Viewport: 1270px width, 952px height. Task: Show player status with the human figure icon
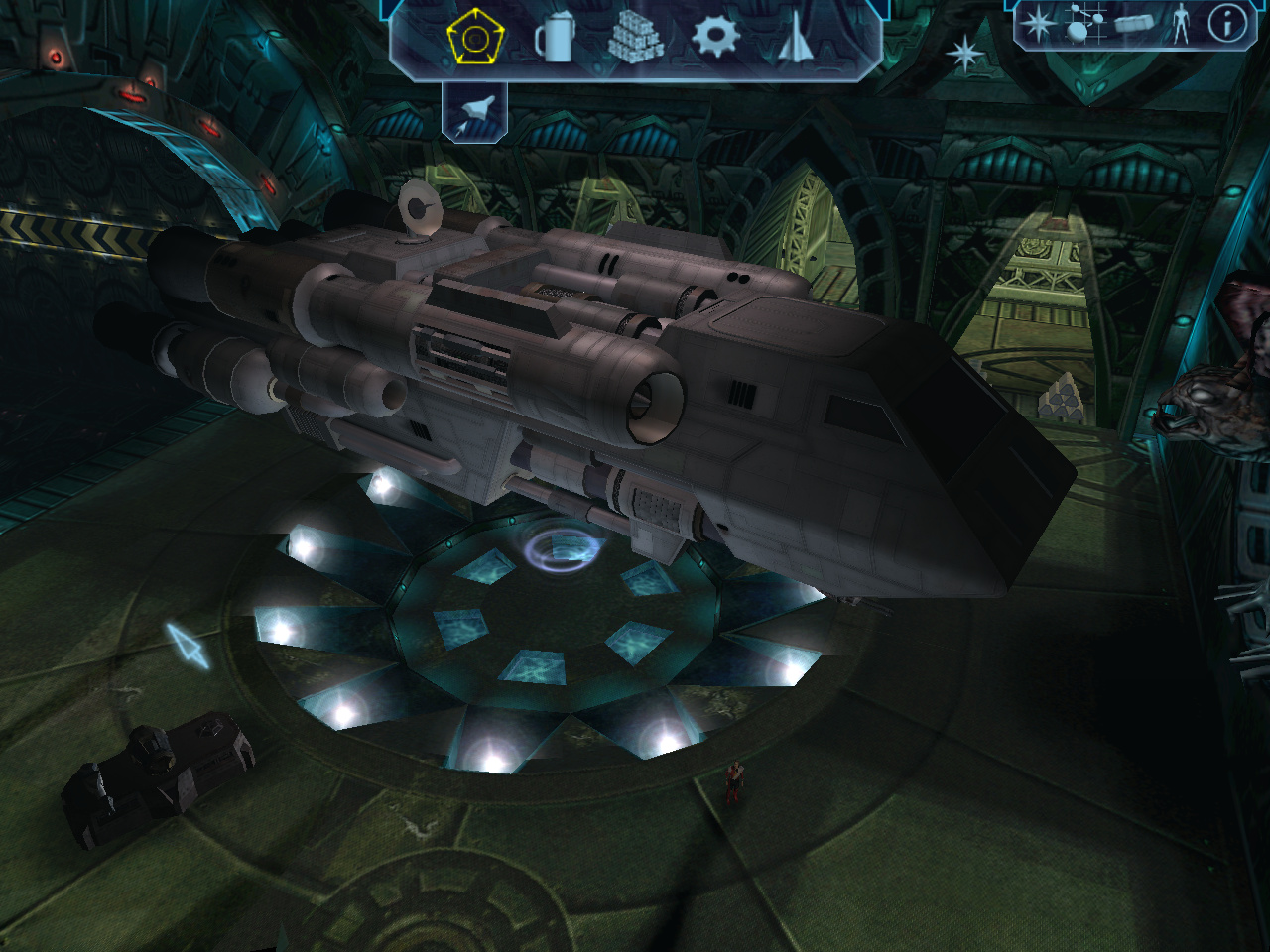coord(1181,25)
